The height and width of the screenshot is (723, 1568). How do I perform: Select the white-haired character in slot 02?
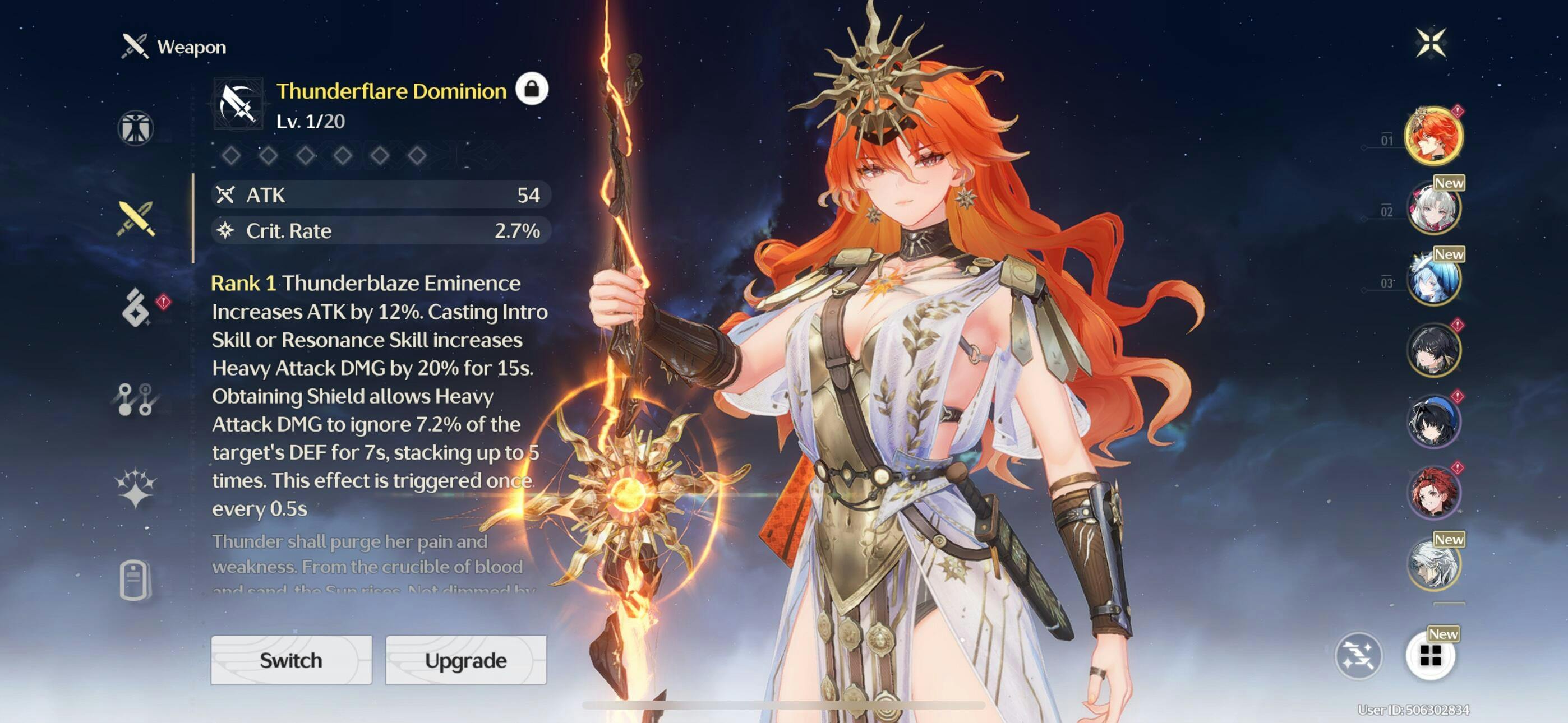(x=1433, y=208)
